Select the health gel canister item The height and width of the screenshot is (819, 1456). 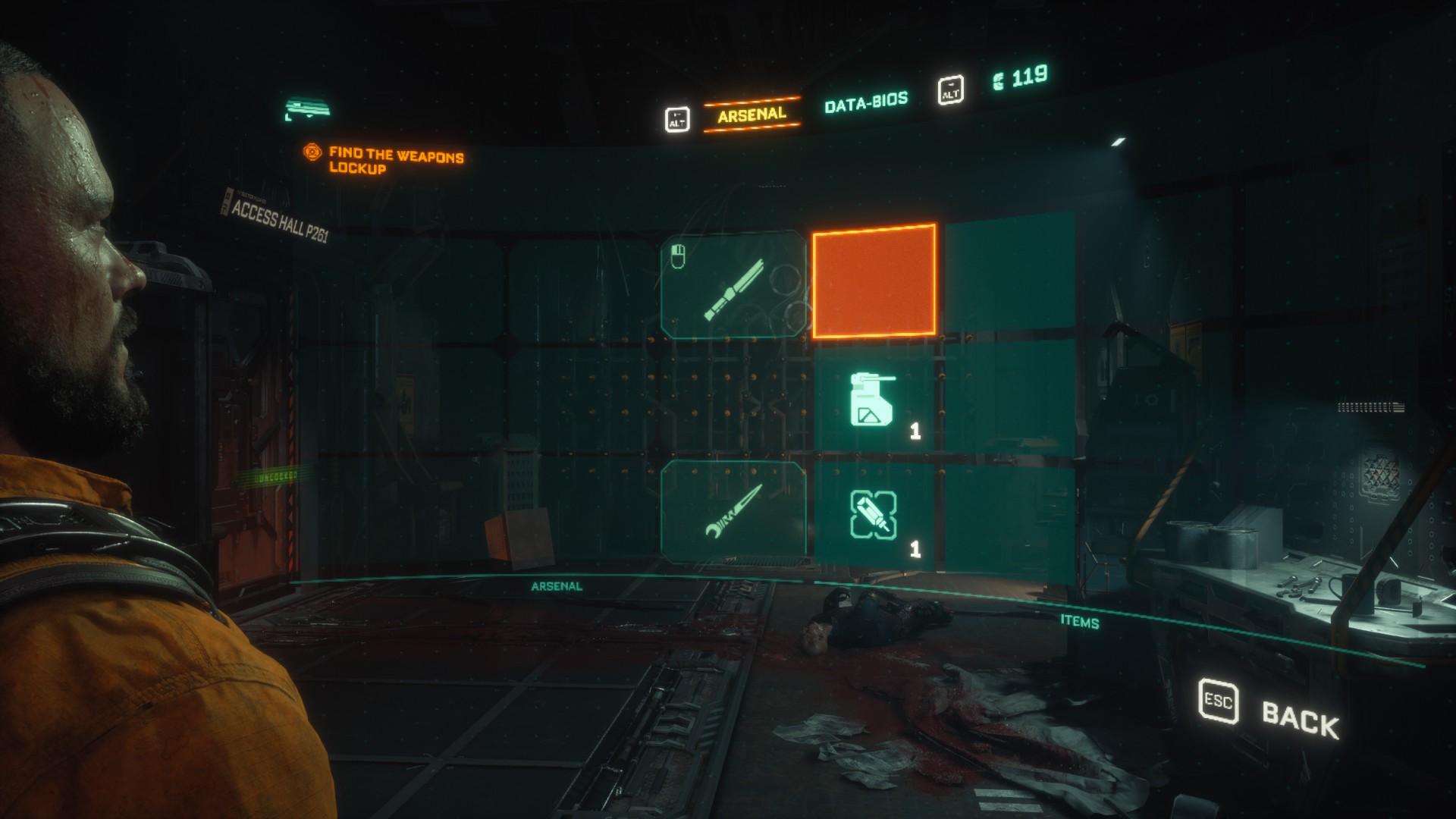874,400
